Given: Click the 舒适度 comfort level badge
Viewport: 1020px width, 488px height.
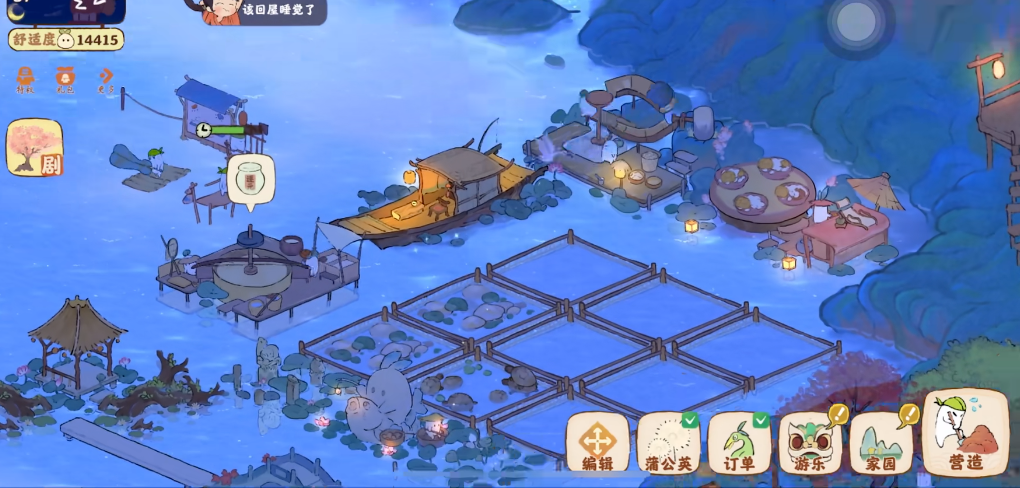Looking at the screenshot, I should point(66,40).
